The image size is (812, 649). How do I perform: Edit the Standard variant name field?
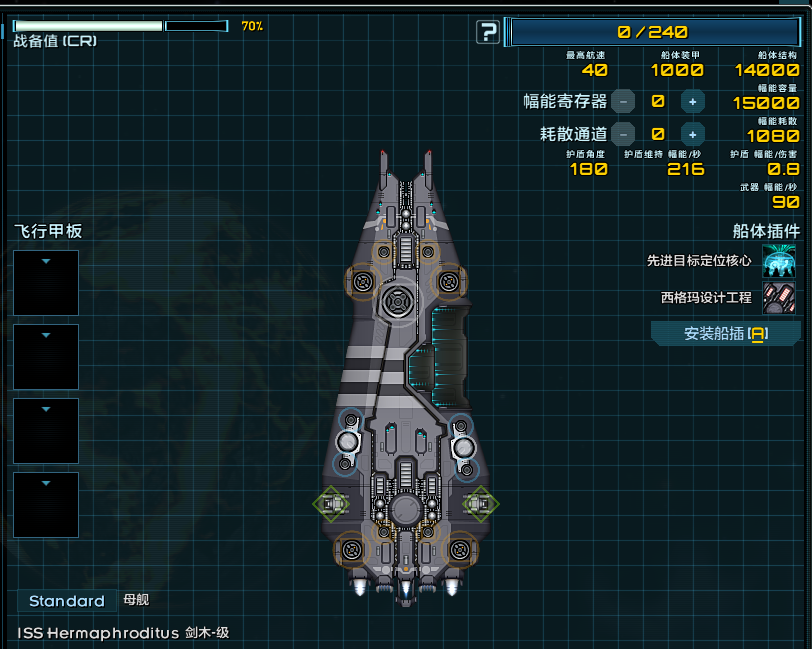coord(66,601)
